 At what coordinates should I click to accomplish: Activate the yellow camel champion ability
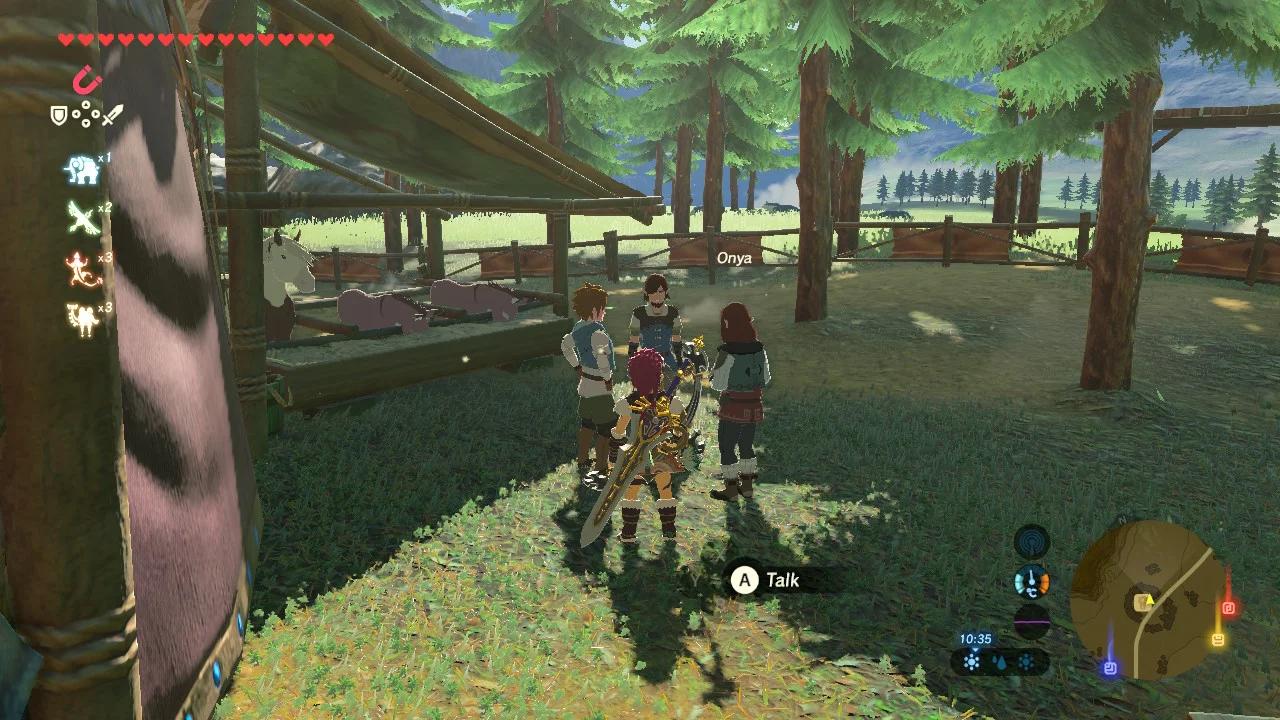[82, 319]
